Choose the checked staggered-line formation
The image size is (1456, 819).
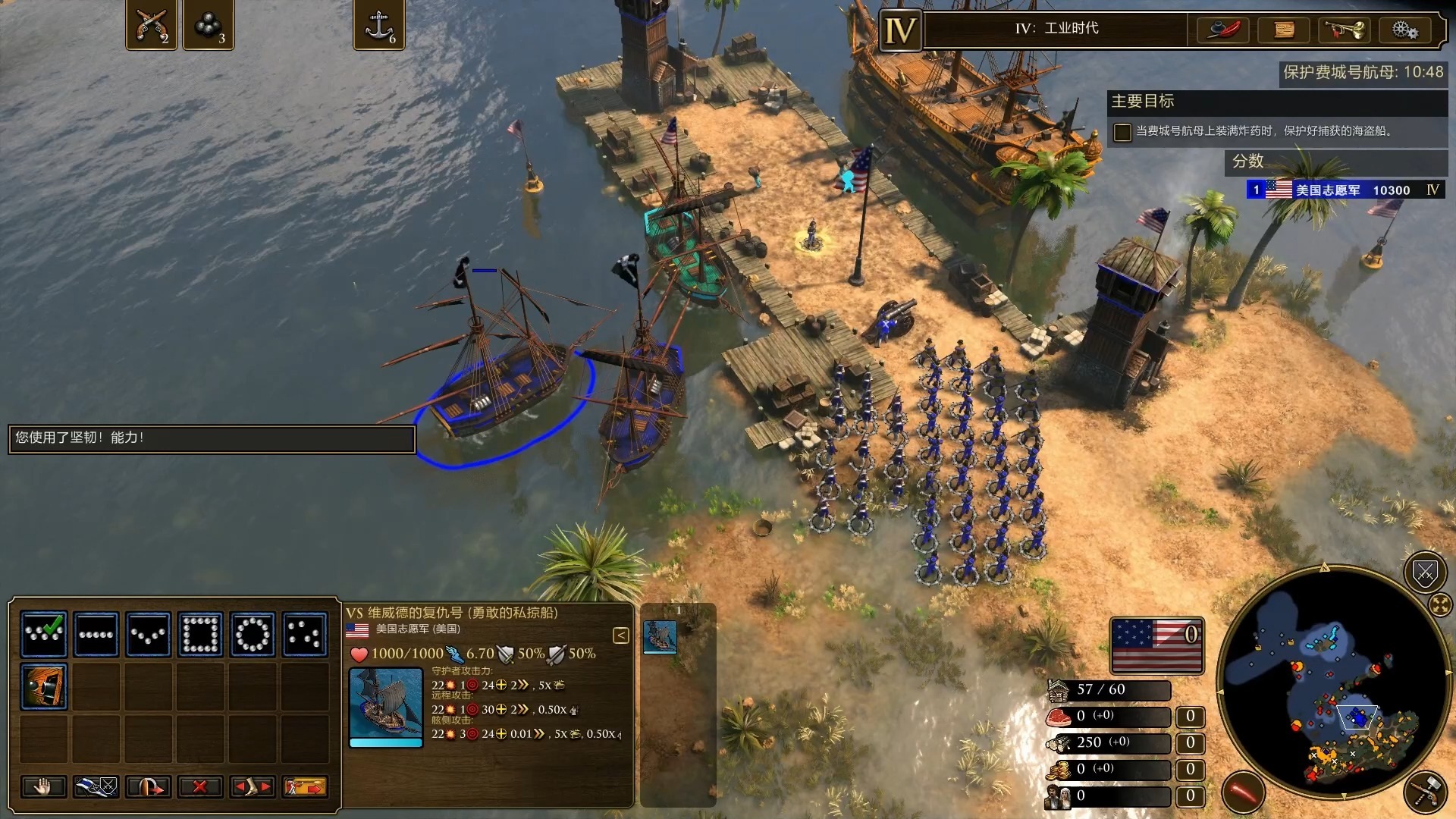tap(44, 633)
